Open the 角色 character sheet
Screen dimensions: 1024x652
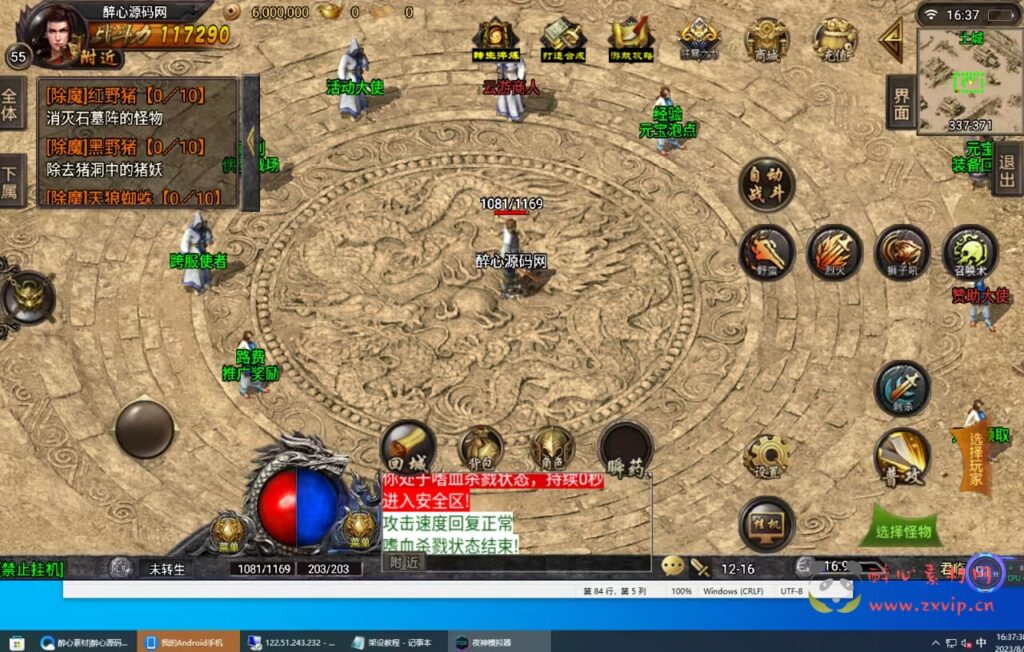click(x=552, y=449)
